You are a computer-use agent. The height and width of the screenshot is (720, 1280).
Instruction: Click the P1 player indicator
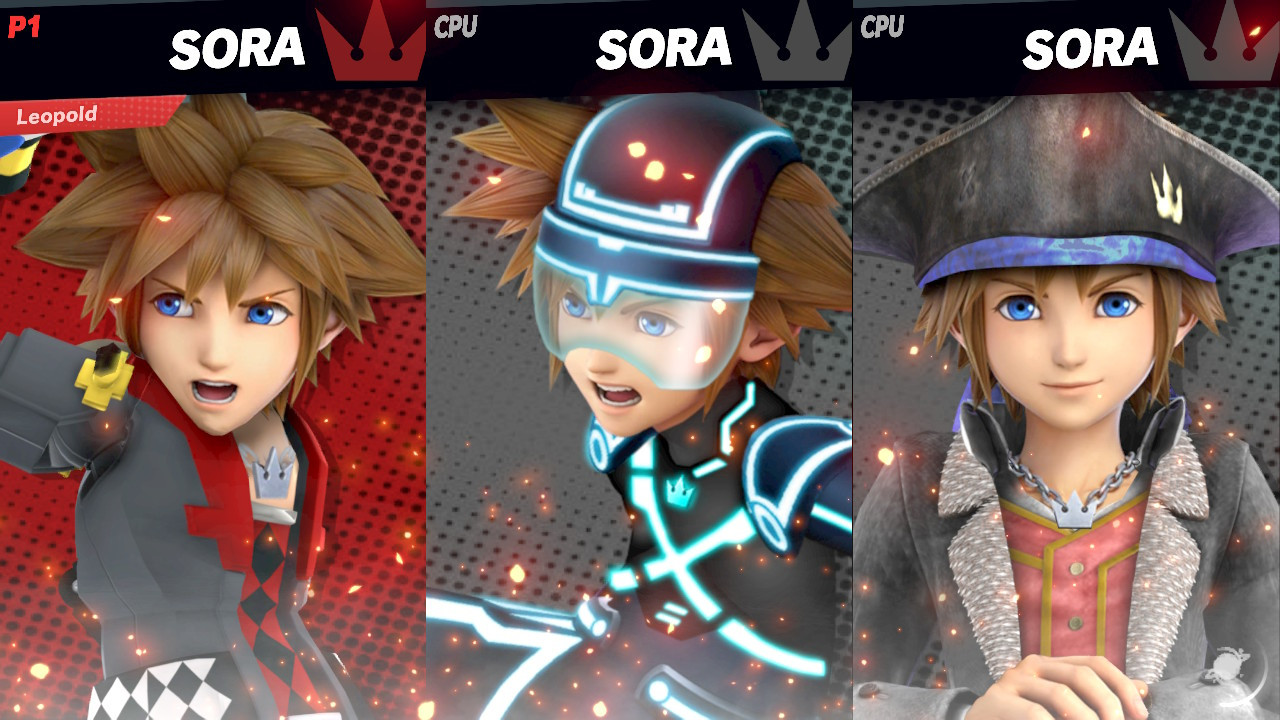[22, 28]
